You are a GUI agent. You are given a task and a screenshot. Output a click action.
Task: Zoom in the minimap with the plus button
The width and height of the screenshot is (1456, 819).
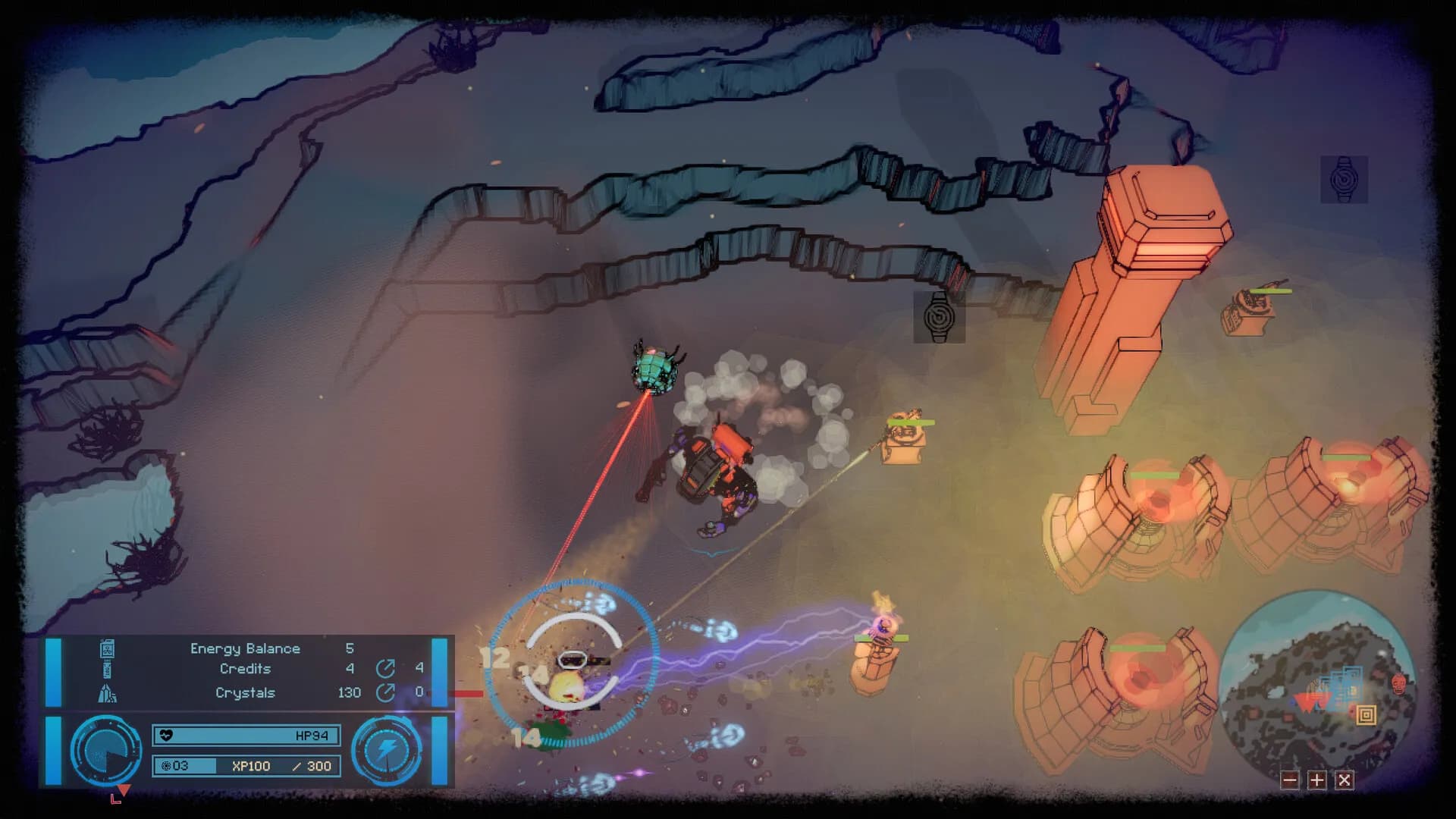(1316, 780)
